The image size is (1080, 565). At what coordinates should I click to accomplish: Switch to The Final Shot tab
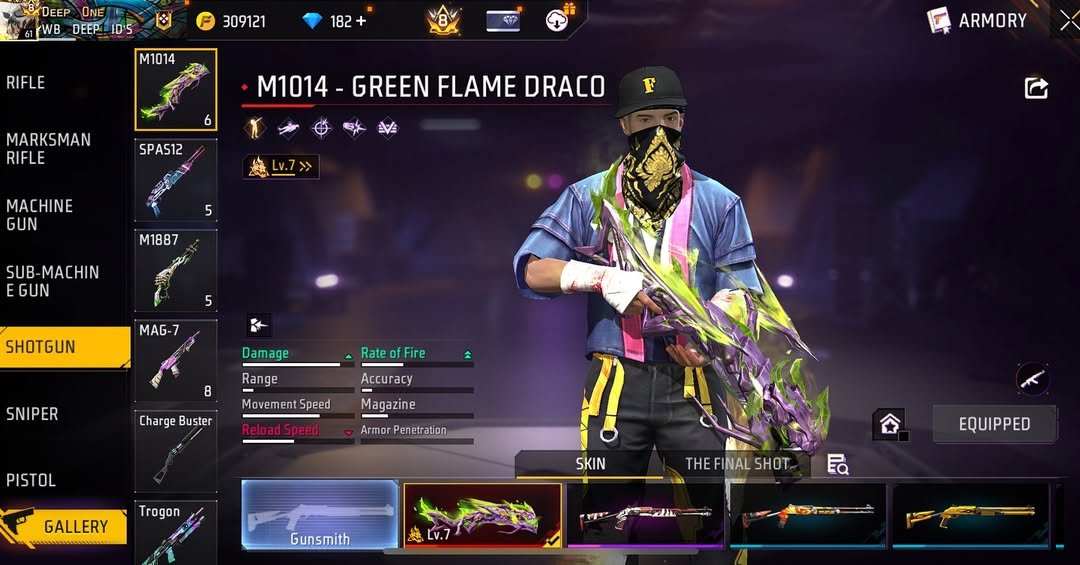pyautogui.click(x=737, y=464)
